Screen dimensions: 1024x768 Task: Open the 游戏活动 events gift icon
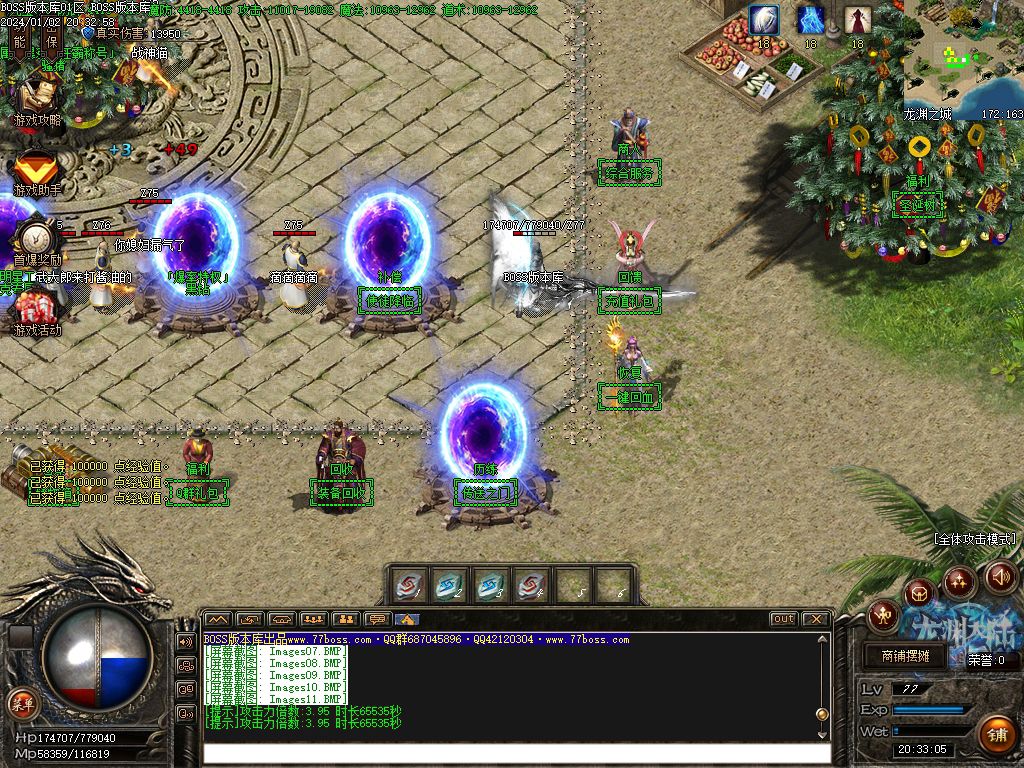click(36, 308)
